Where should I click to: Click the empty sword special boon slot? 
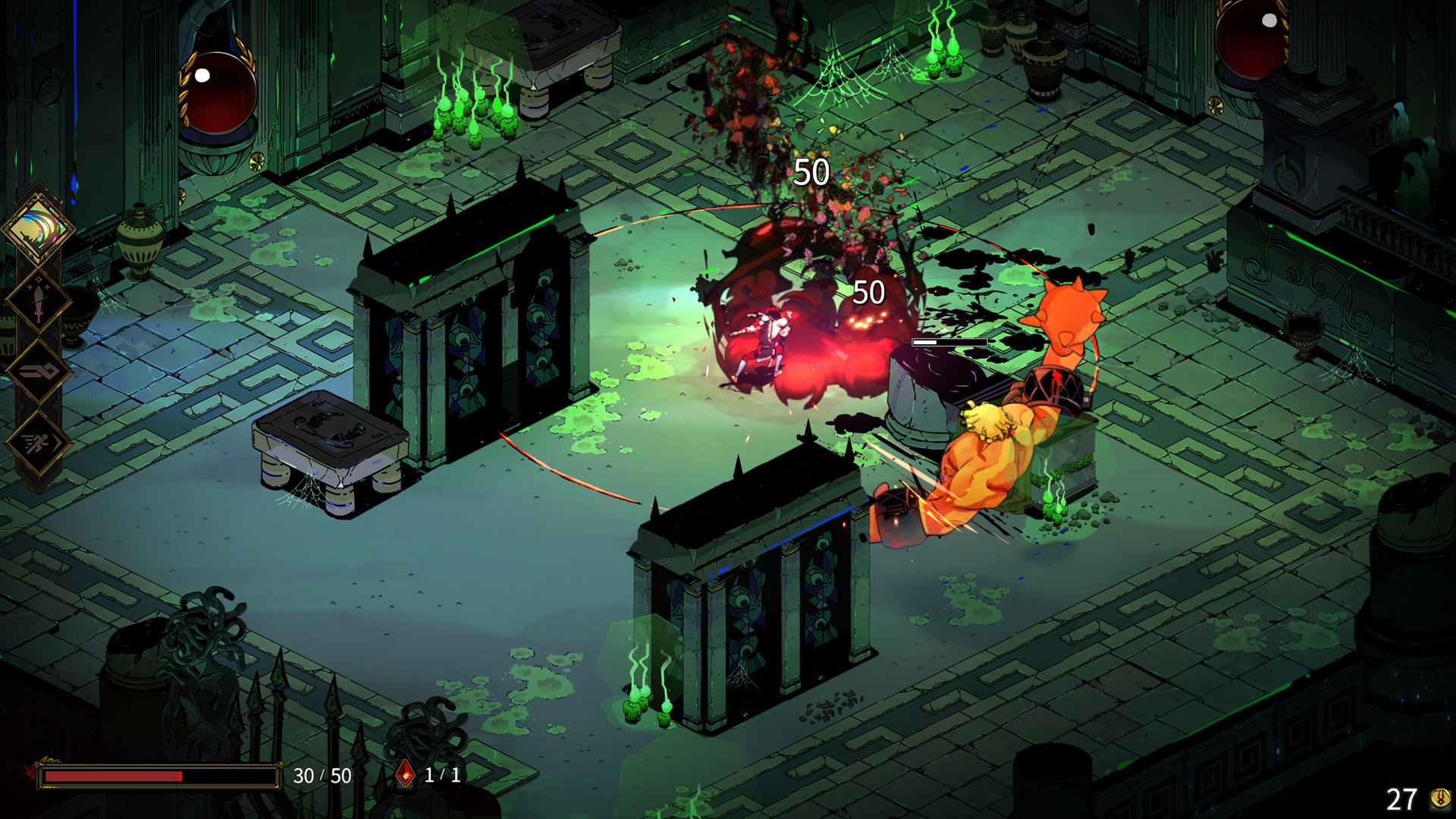pyautogui.click(x=38, y=300)
